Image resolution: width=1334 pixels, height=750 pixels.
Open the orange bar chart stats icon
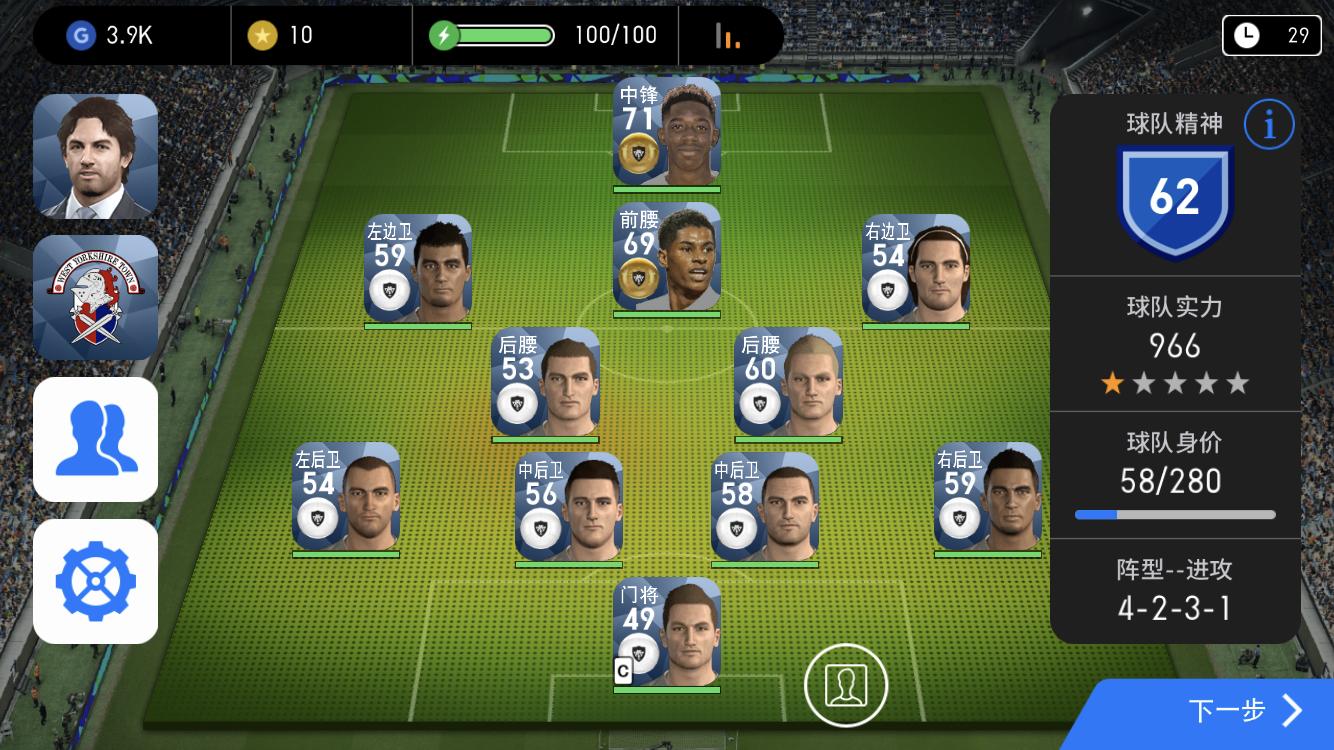coord(728,36)
